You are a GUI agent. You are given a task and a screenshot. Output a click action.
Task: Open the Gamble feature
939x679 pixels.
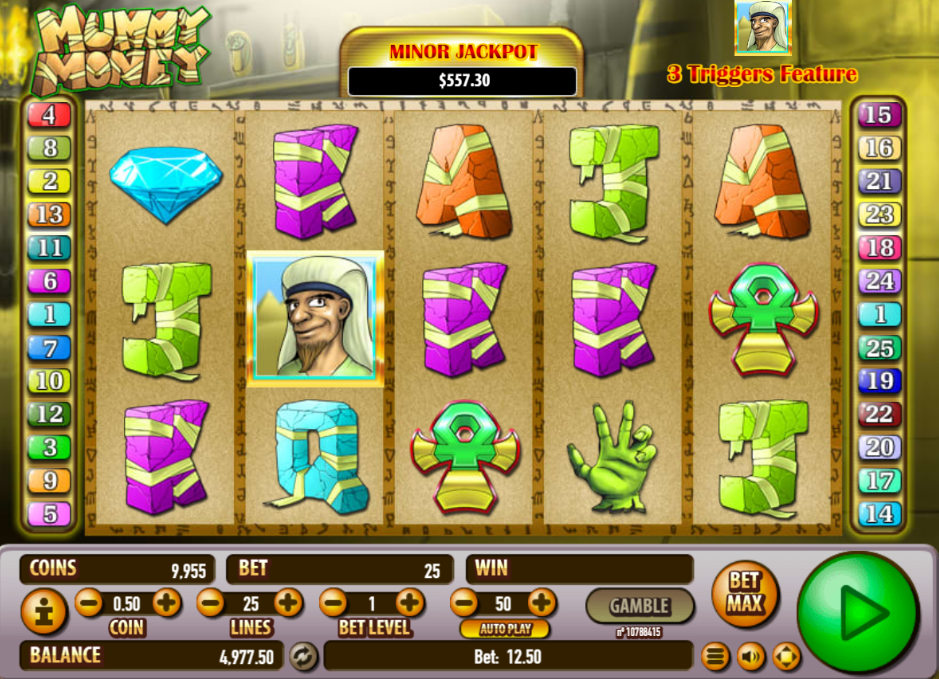coord(639,605)
